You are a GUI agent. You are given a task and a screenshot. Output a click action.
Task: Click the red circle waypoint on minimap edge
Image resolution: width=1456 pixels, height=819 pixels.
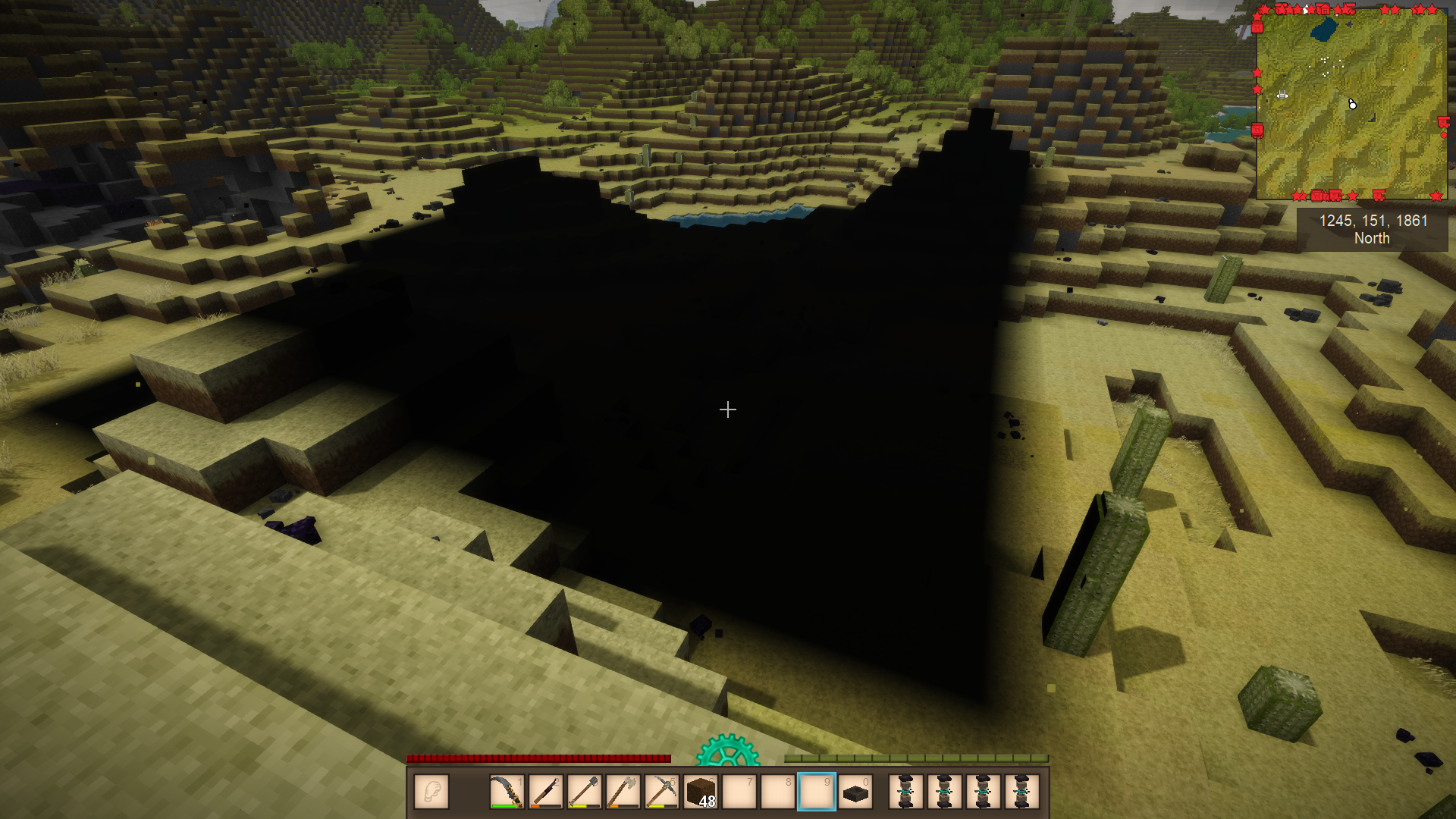click(1443, 135)
